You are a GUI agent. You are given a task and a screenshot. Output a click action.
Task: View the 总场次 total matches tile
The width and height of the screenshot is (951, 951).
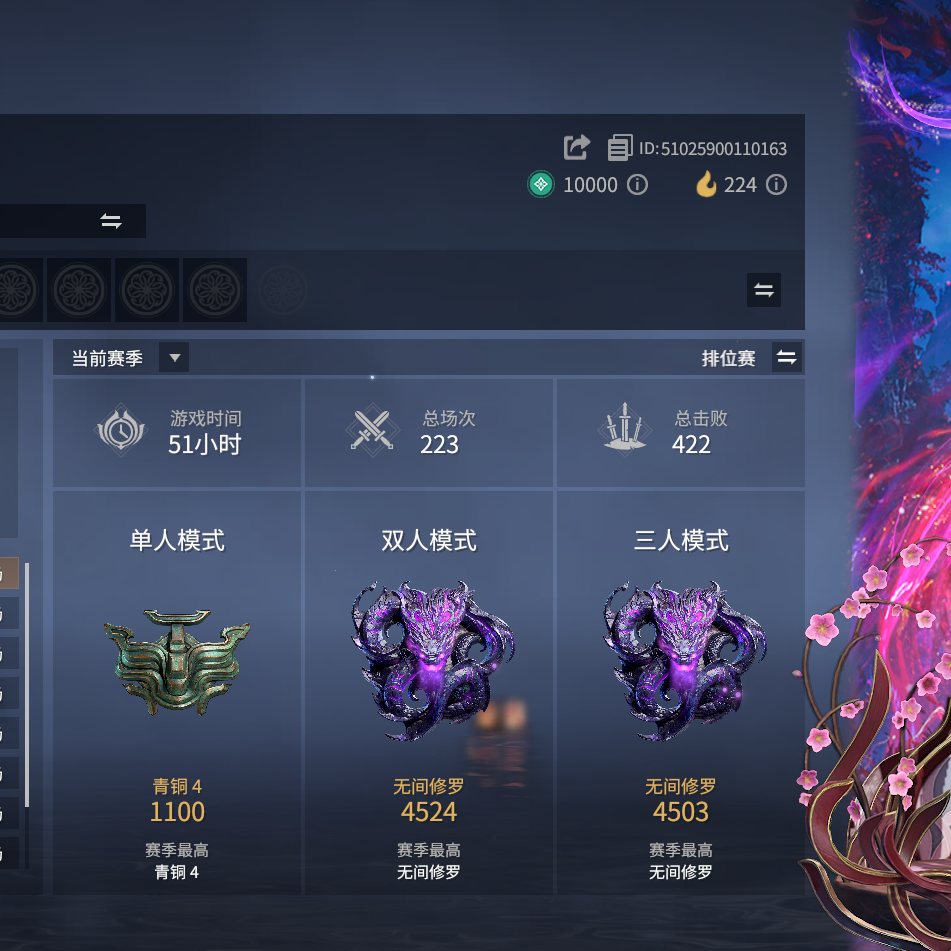429,432
